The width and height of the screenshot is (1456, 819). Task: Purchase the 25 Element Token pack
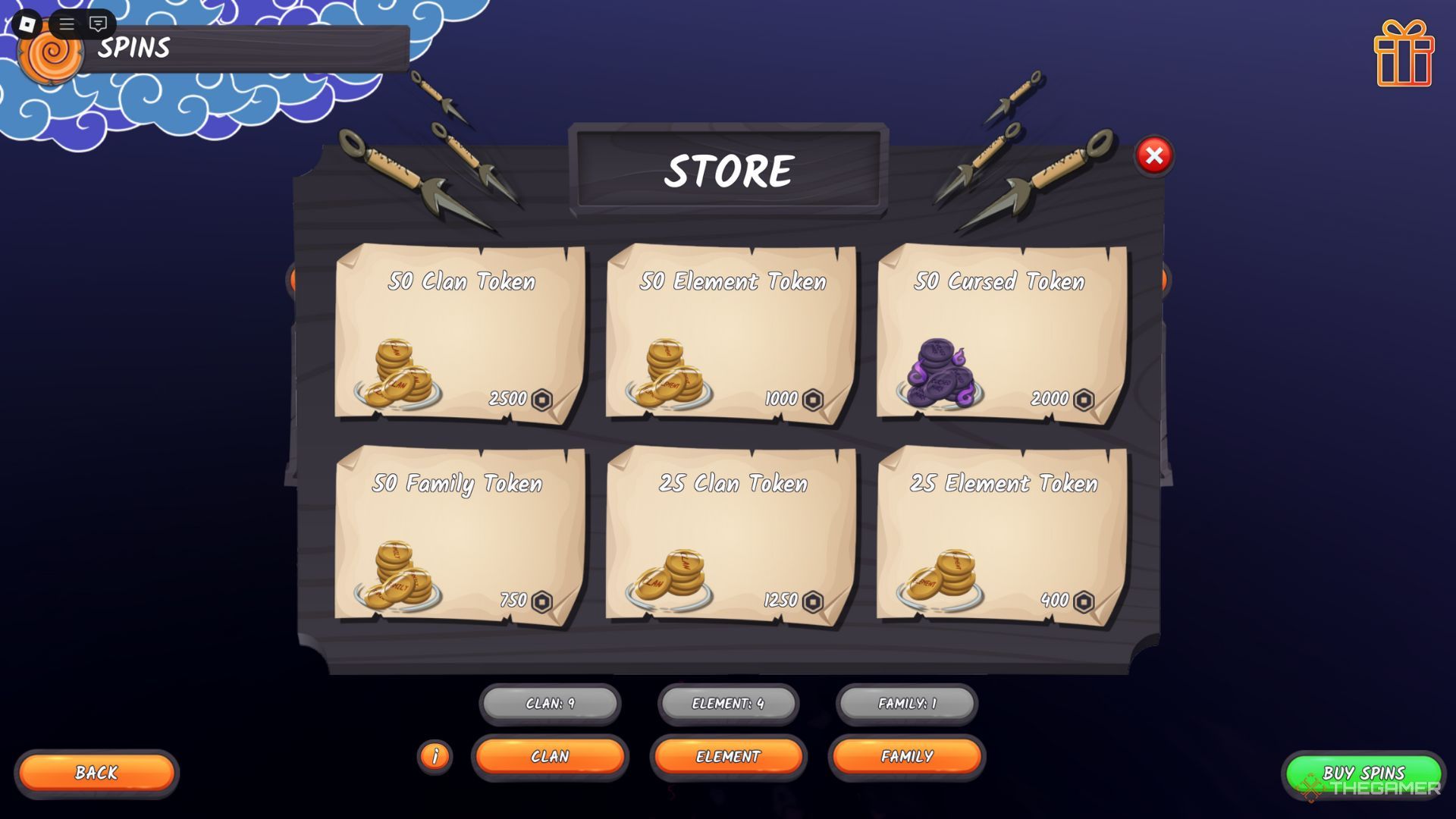(x=1002, y=535)
